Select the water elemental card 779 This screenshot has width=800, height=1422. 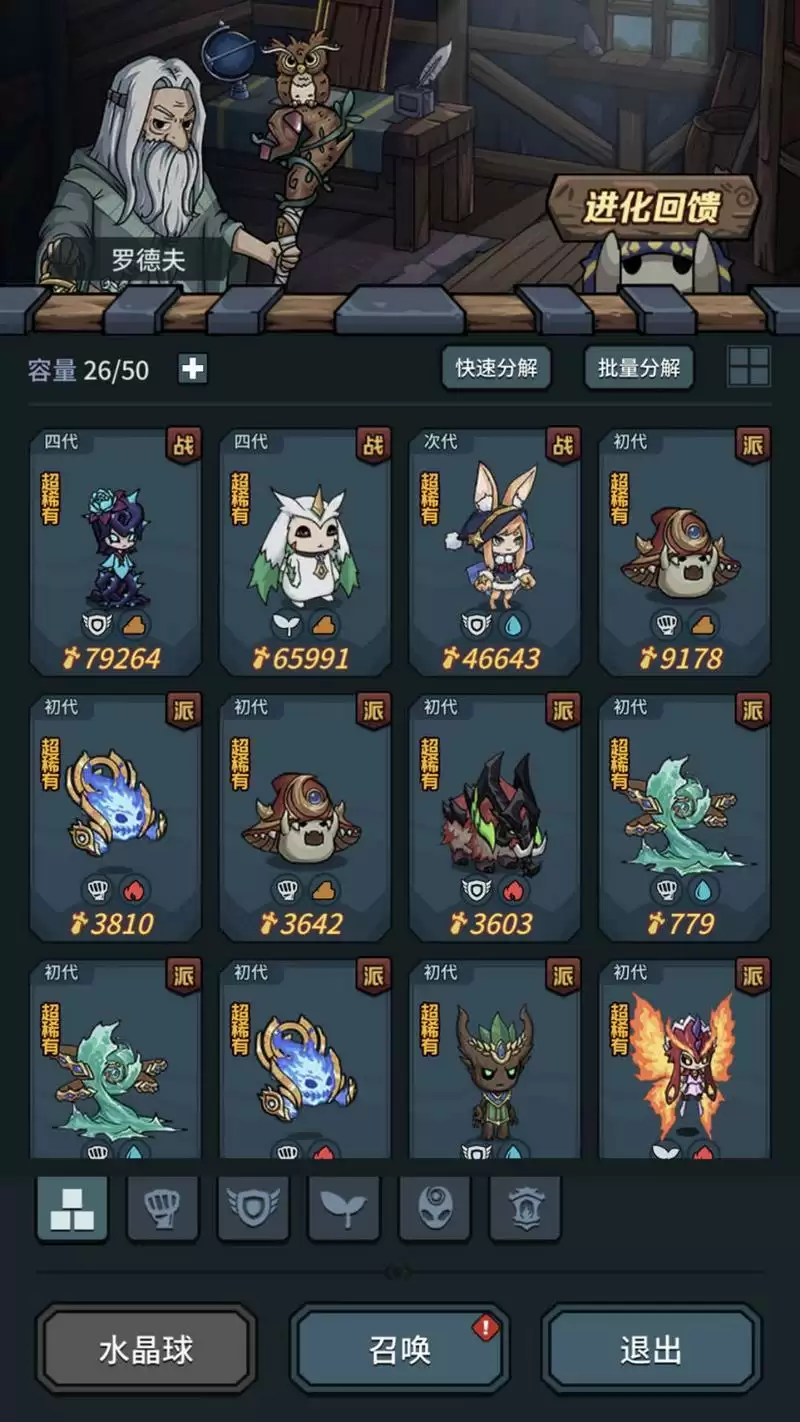pyautogui.click(x=684, y=817)
